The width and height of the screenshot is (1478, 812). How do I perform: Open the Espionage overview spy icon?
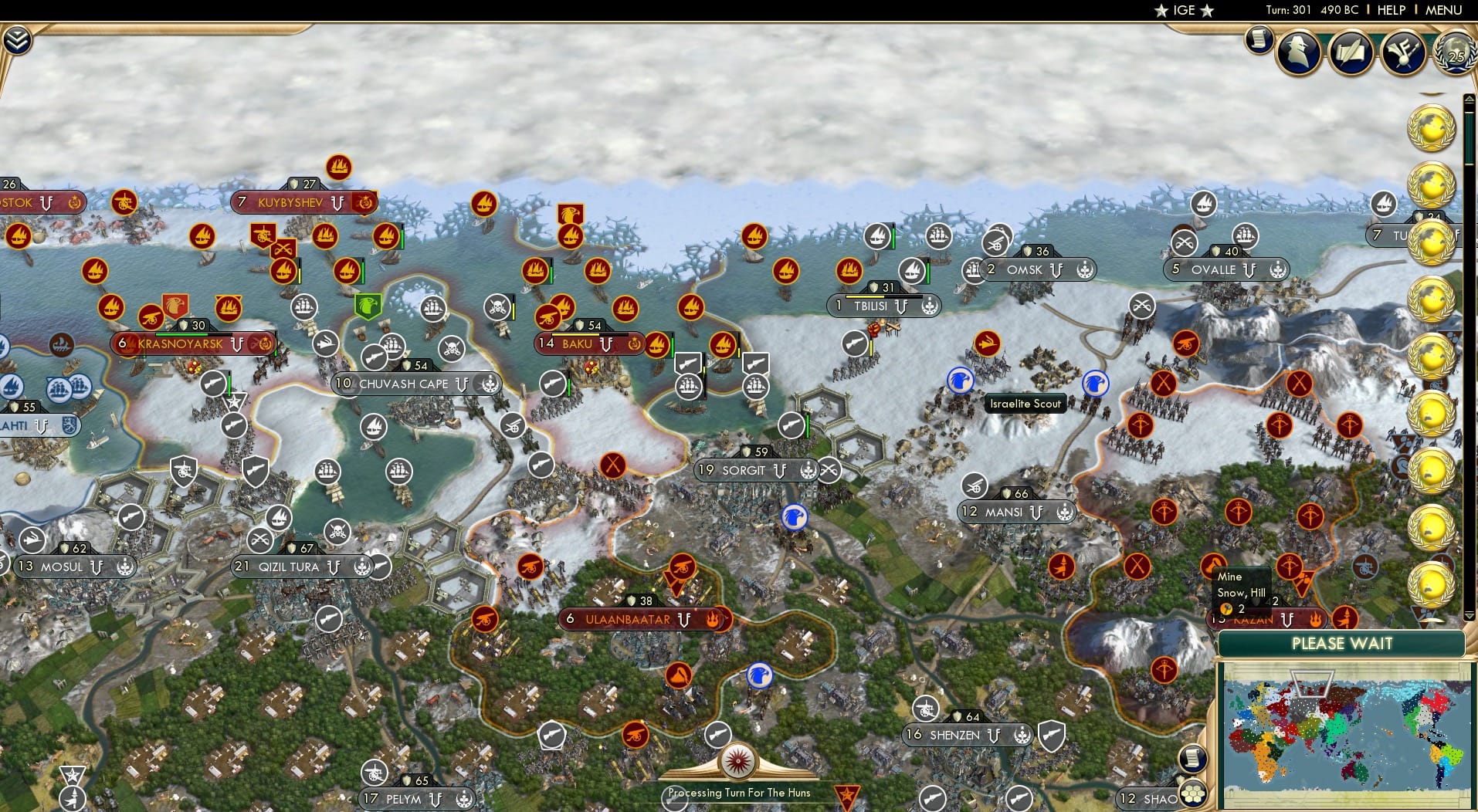click(1297, 52)
